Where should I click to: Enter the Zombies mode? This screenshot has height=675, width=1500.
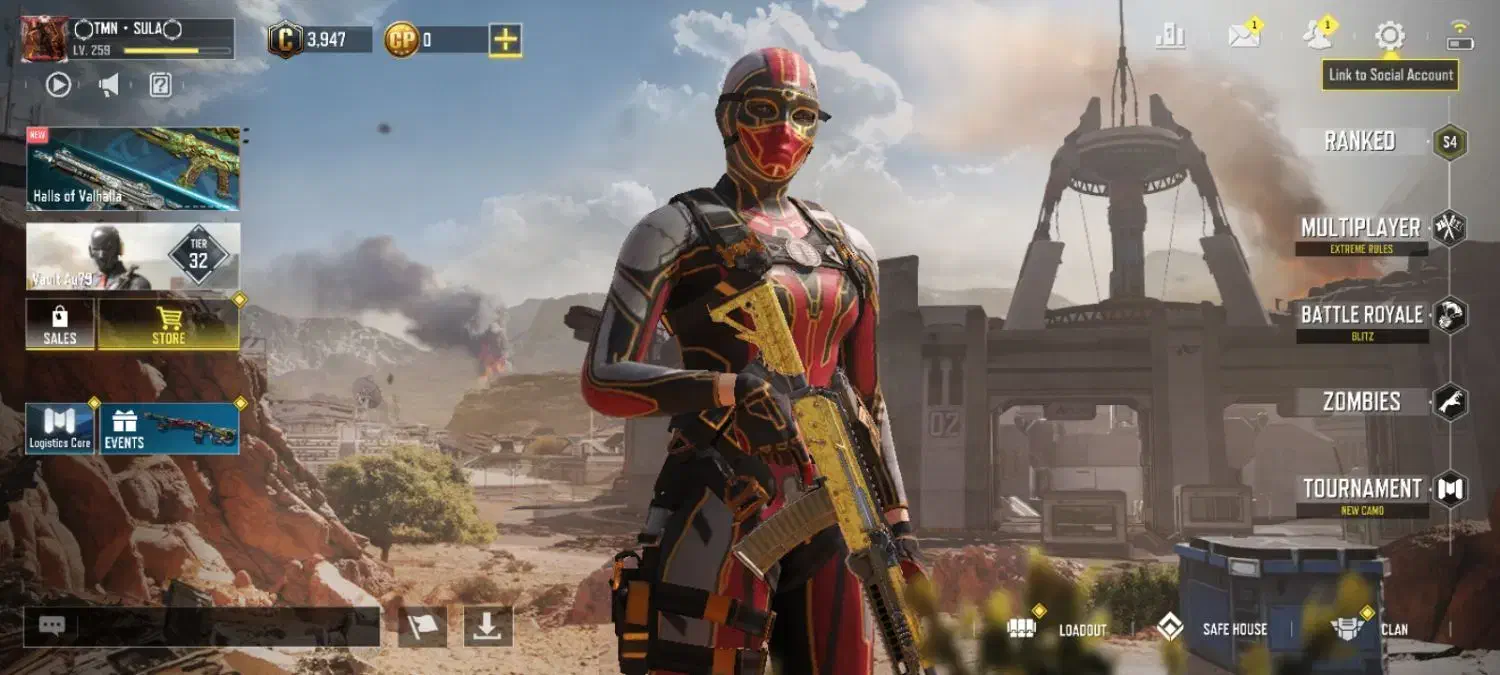[x=1361, y=402]
